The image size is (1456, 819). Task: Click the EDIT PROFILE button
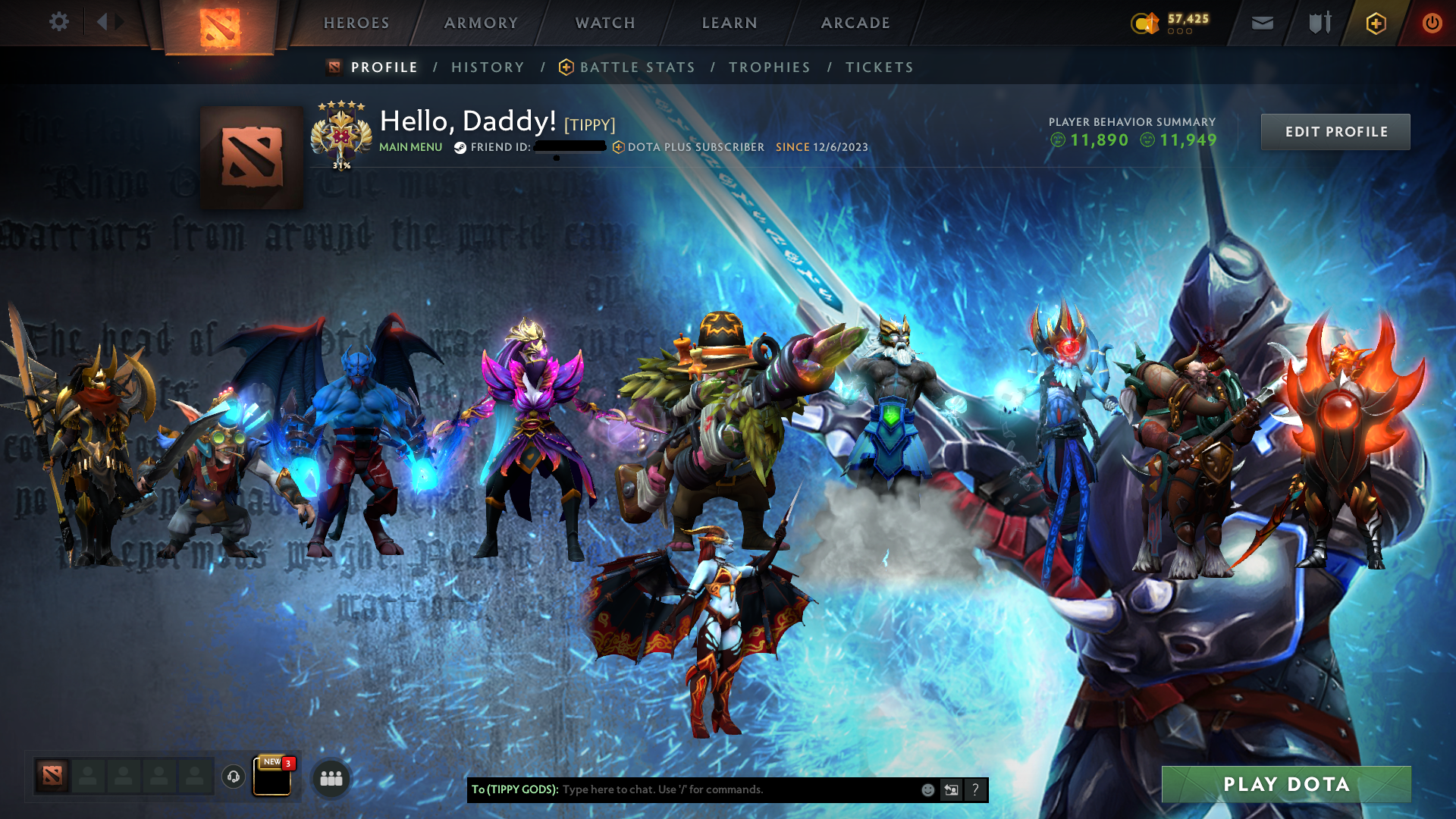tap(1335, 131)
